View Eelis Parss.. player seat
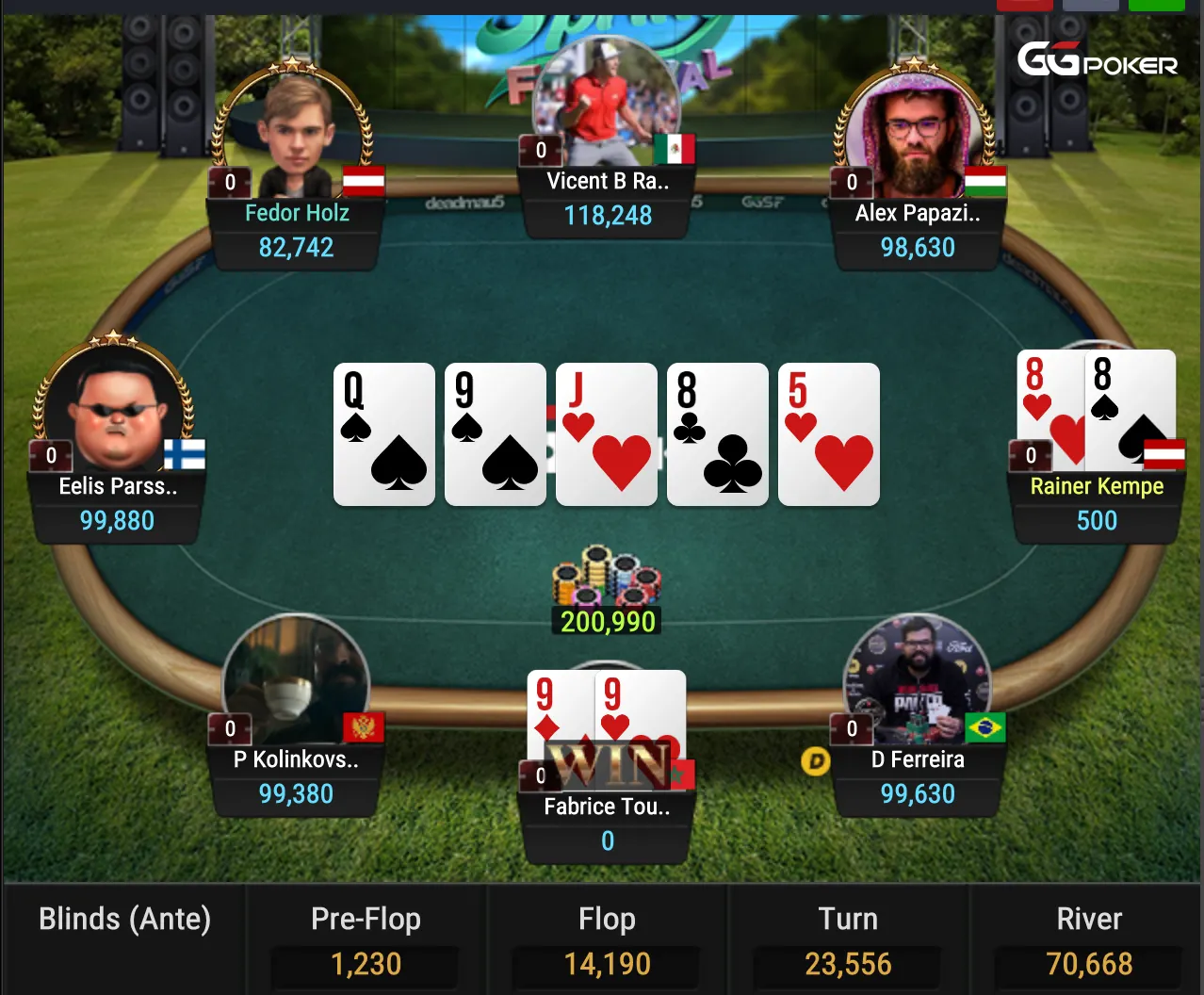Viewport: 1204px width, 995px height. tap(117, 503)
